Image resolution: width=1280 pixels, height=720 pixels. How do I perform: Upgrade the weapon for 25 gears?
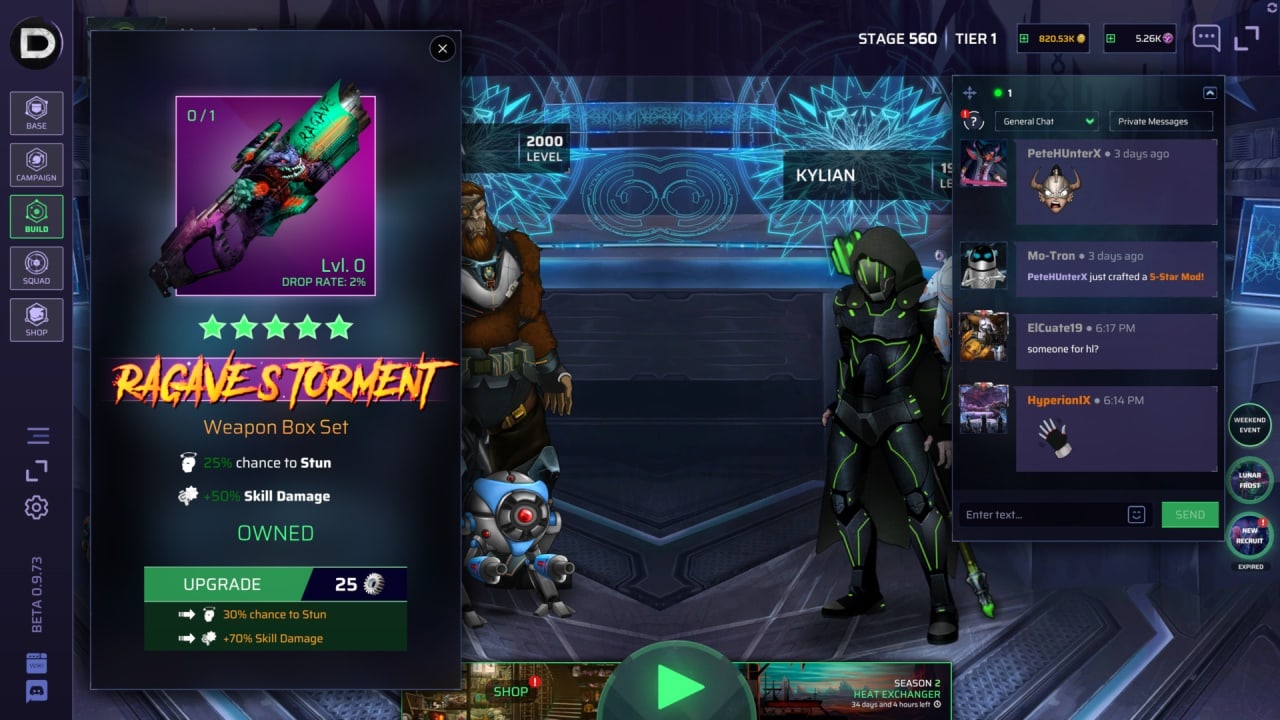[x=275, y=584]
